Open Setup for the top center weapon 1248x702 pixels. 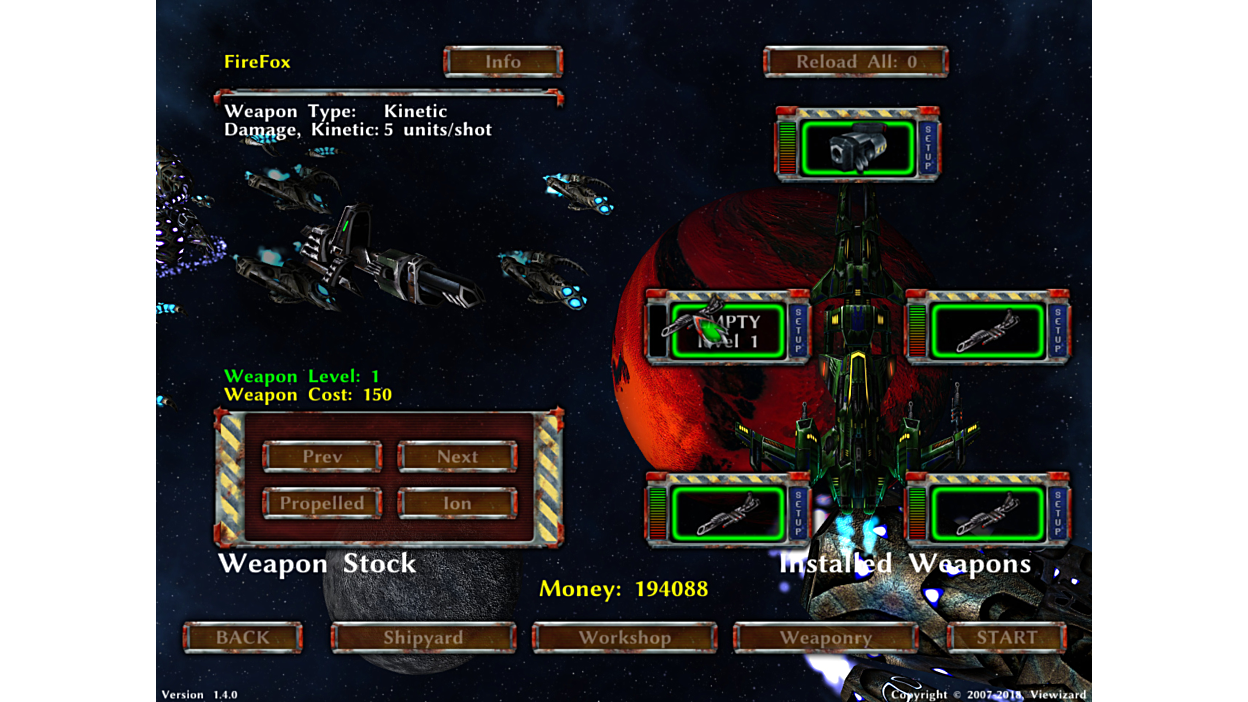[928, 148]
